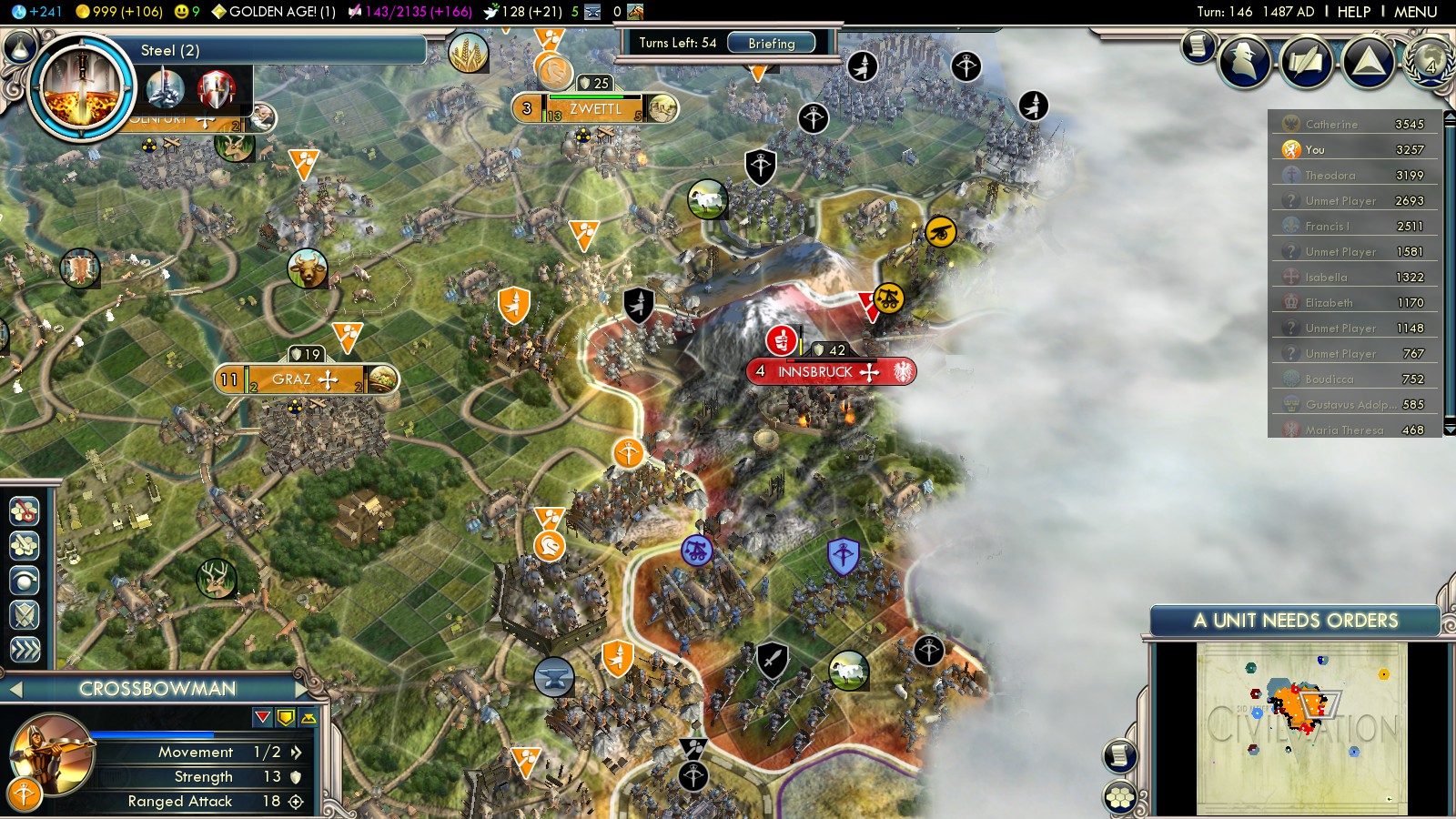This screenshot has height=819, width=1456.
Task: Open the HELP Civilopedia link
Action: point(1353,12)
